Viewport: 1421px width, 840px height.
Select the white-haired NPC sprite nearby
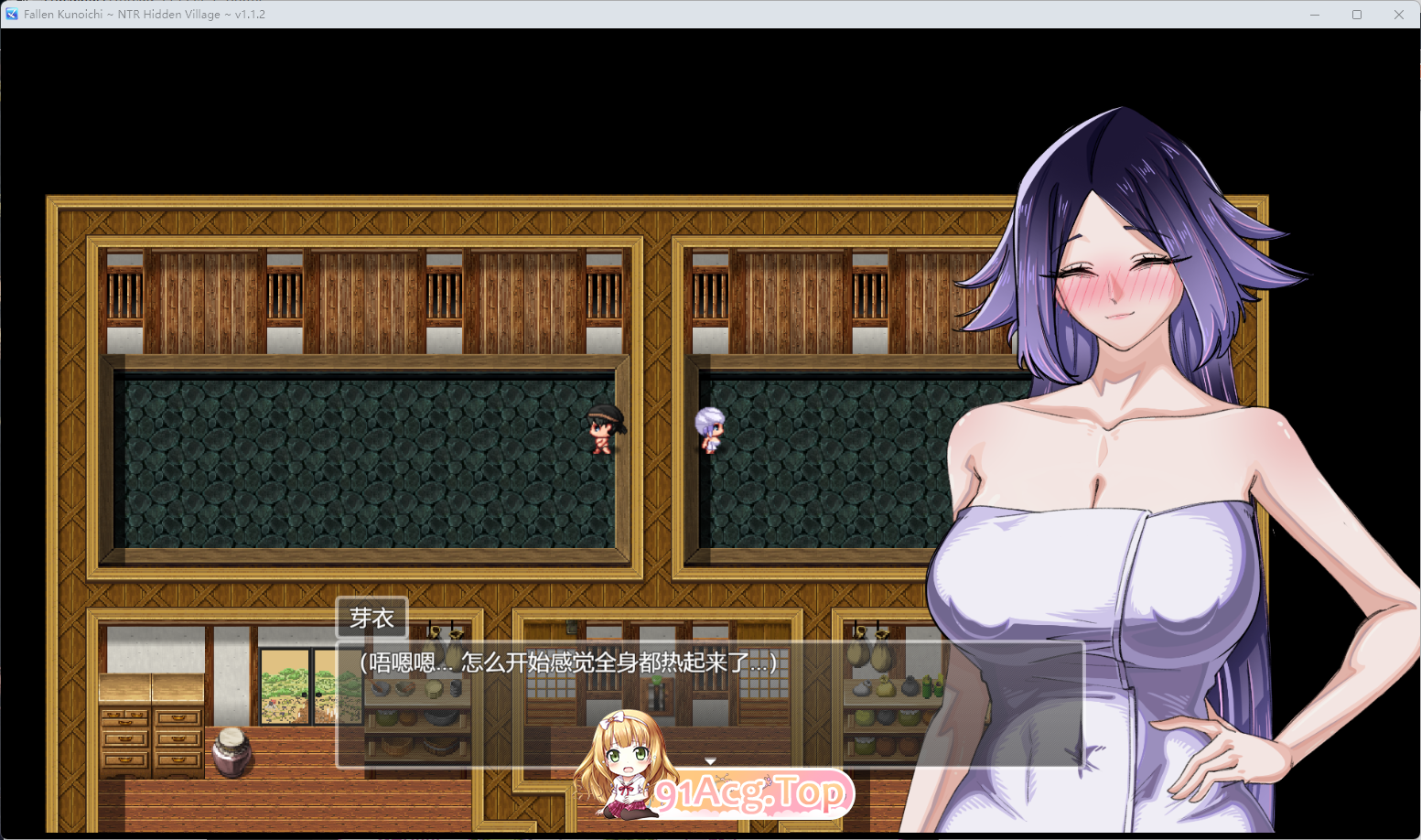(710, 430)
